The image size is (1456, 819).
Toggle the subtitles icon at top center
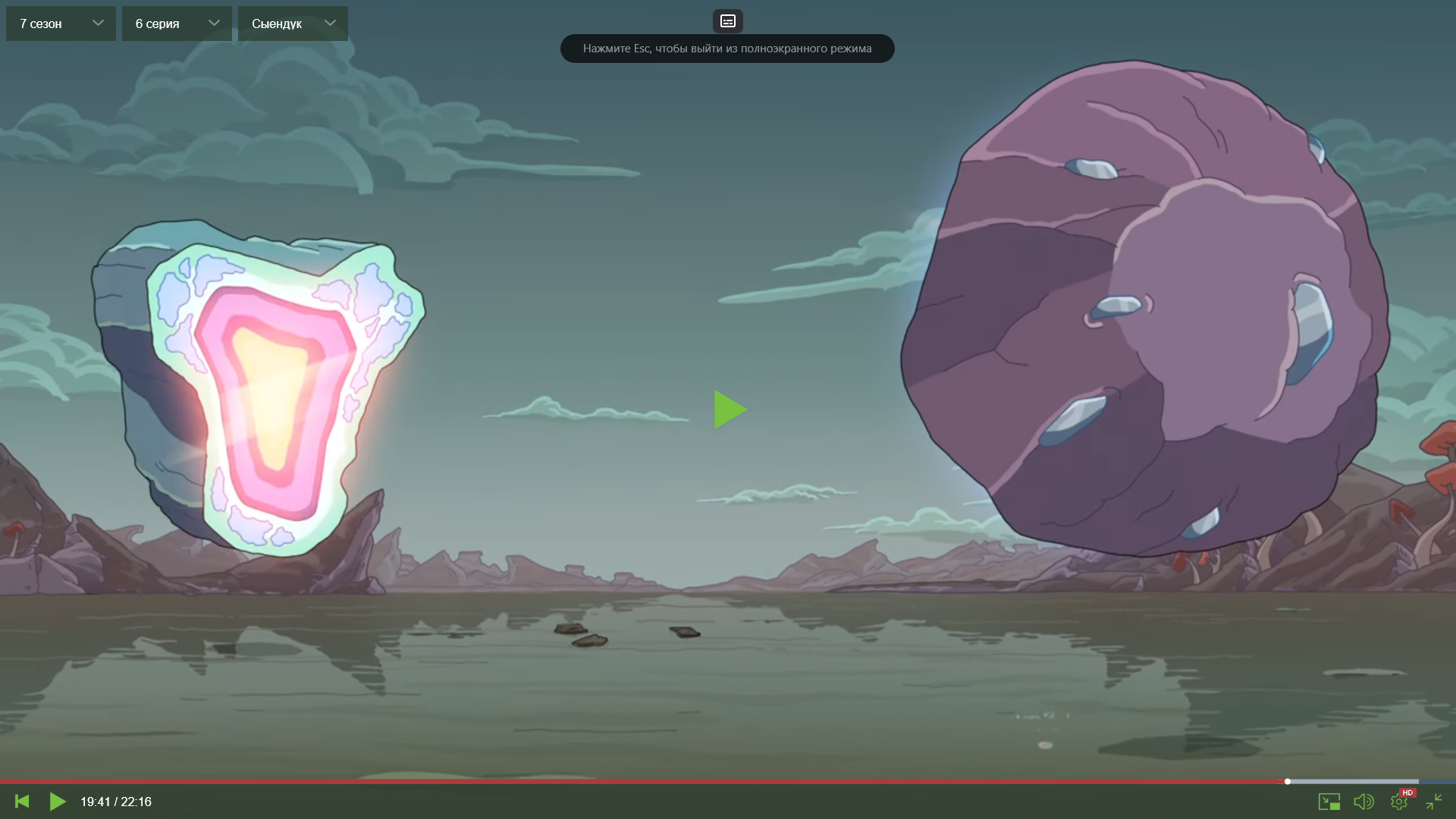click(727, 21)
